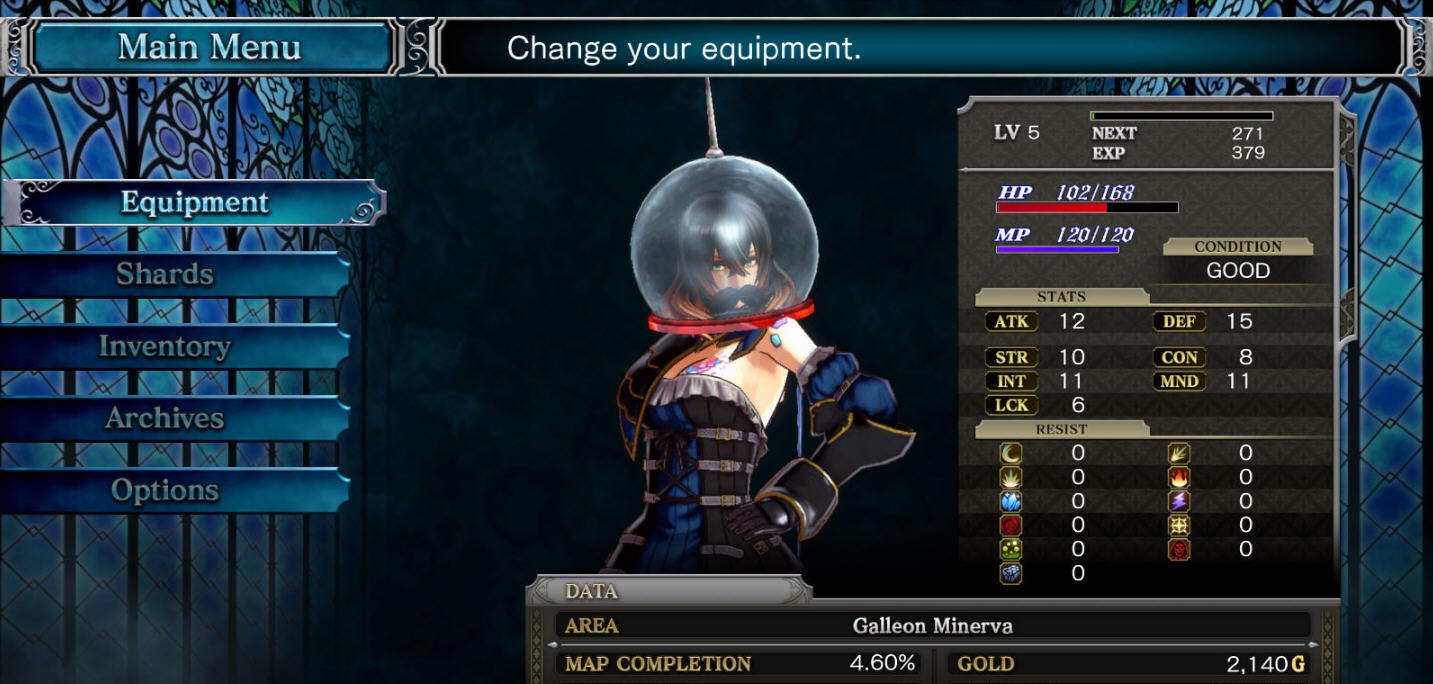Open the Shards menu

click(x=165, y=275)
